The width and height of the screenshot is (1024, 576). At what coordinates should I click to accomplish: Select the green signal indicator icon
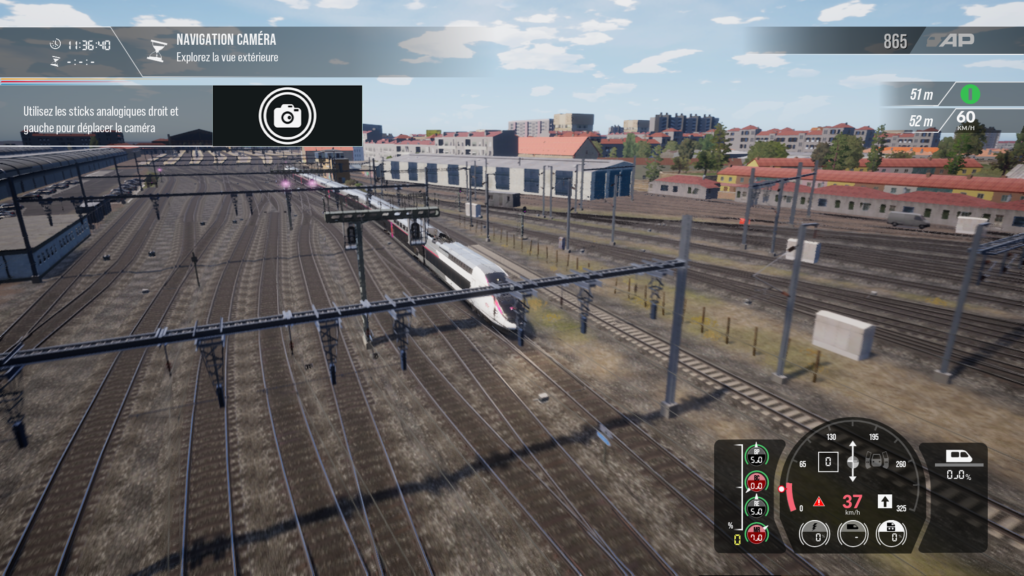click(x=969, y=94)
